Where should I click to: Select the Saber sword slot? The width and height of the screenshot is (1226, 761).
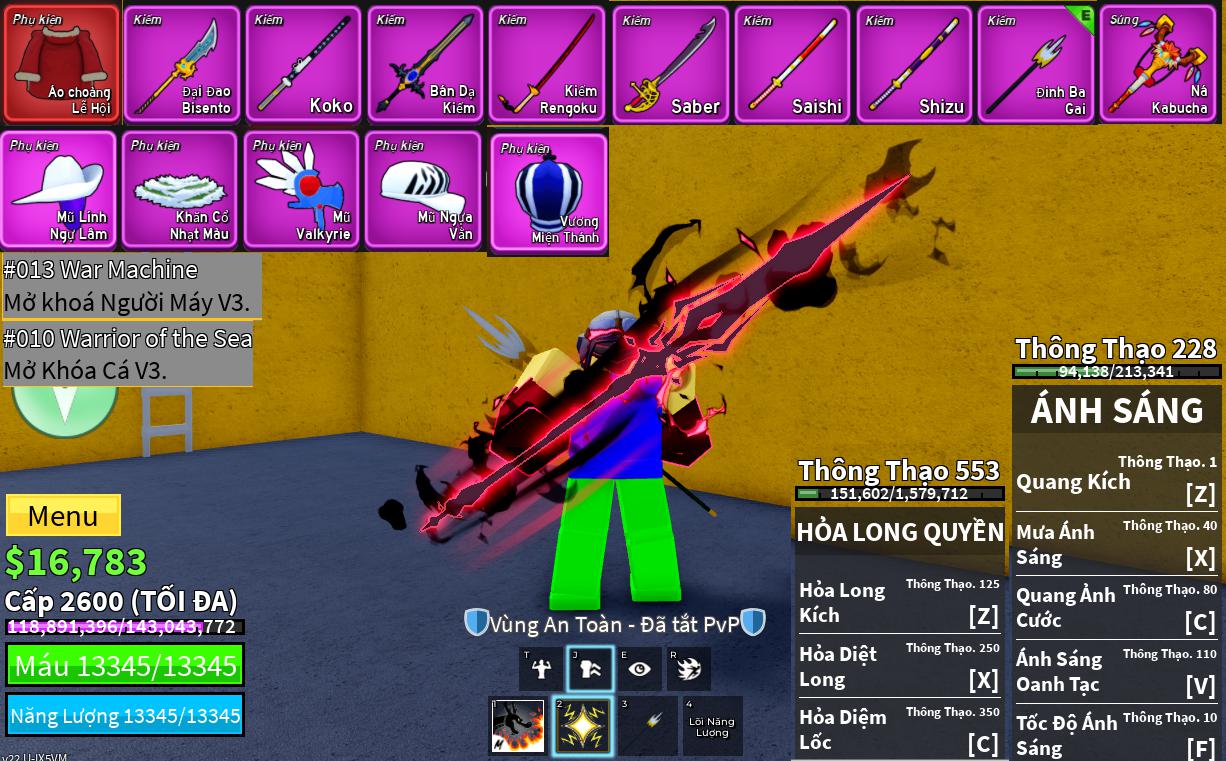[x=670, y=64]
